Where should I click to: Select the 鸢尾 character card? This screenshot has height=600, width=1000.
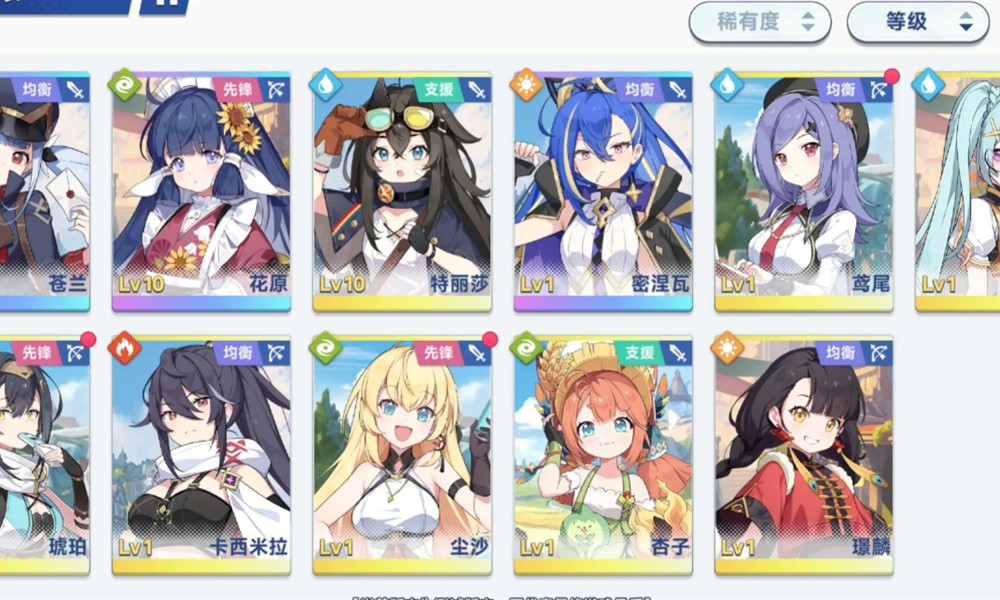pyautogui.click(x=804, y=190)
